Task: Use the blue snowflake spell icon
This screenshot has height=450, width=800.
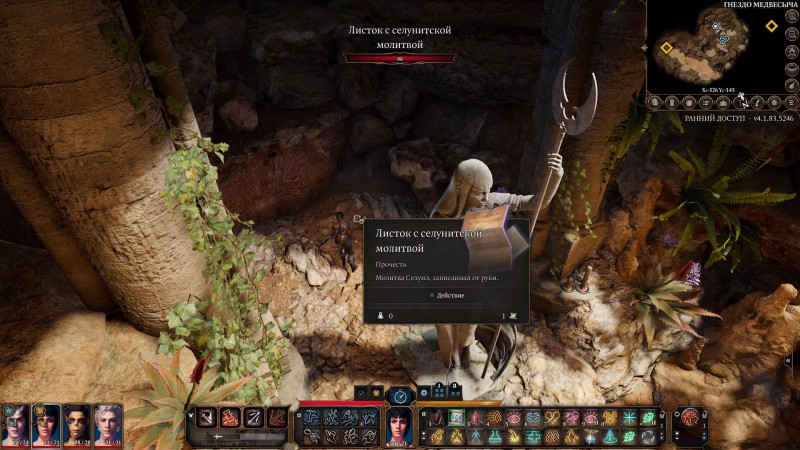Action: coord(629,417)
